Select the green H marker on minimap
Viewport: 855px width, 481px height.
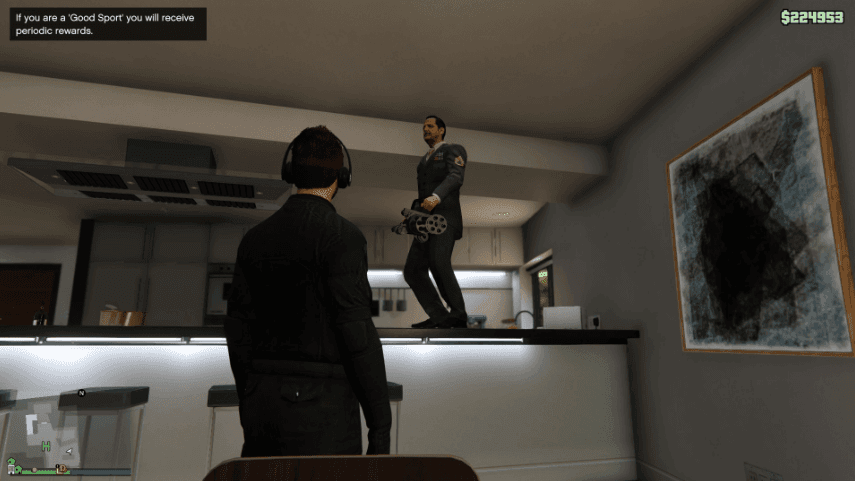tap(46, 446)
